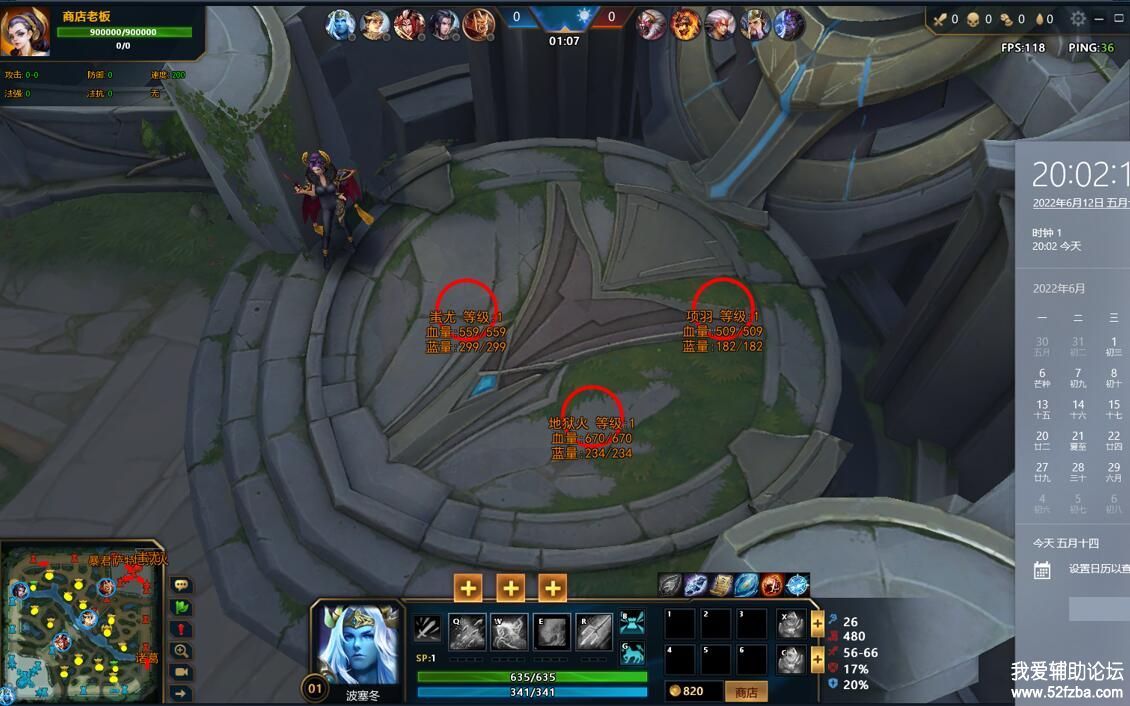Click the arrow button below camera icon
The width and height of the screenshot is (1130, 706).
coord(182,693)
